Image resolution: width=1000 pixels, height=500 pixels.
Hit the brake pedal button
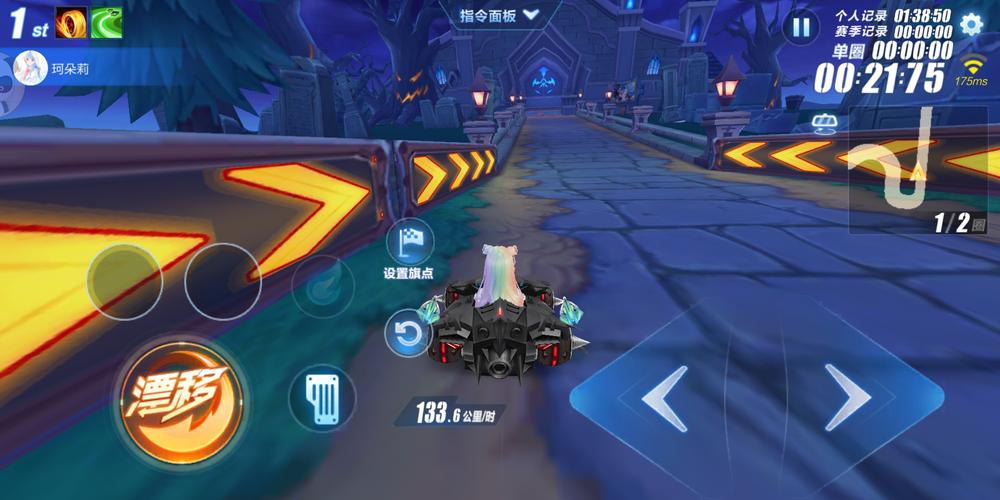pos(322,398)
